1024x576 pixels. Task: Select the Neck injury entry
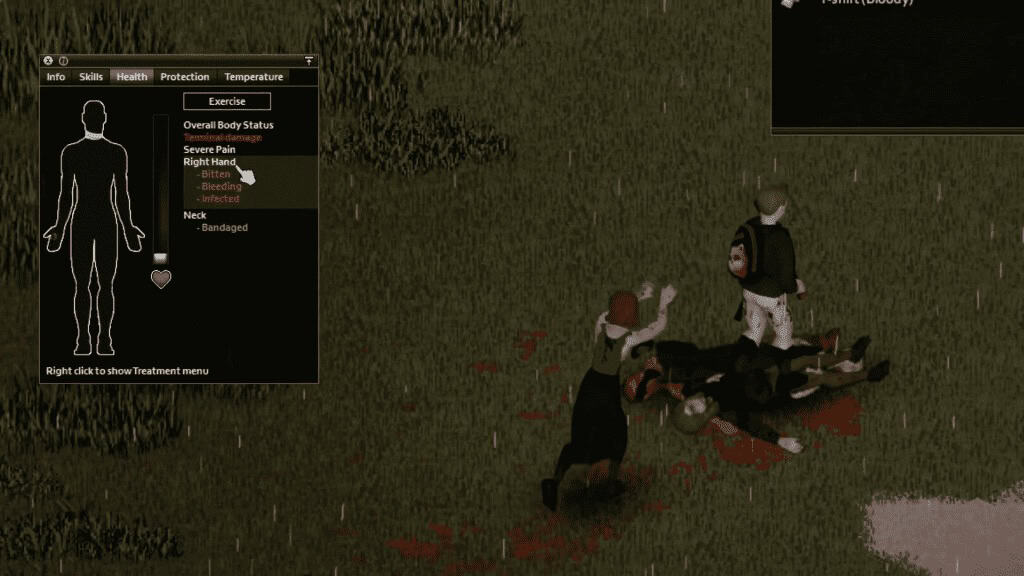195,215
